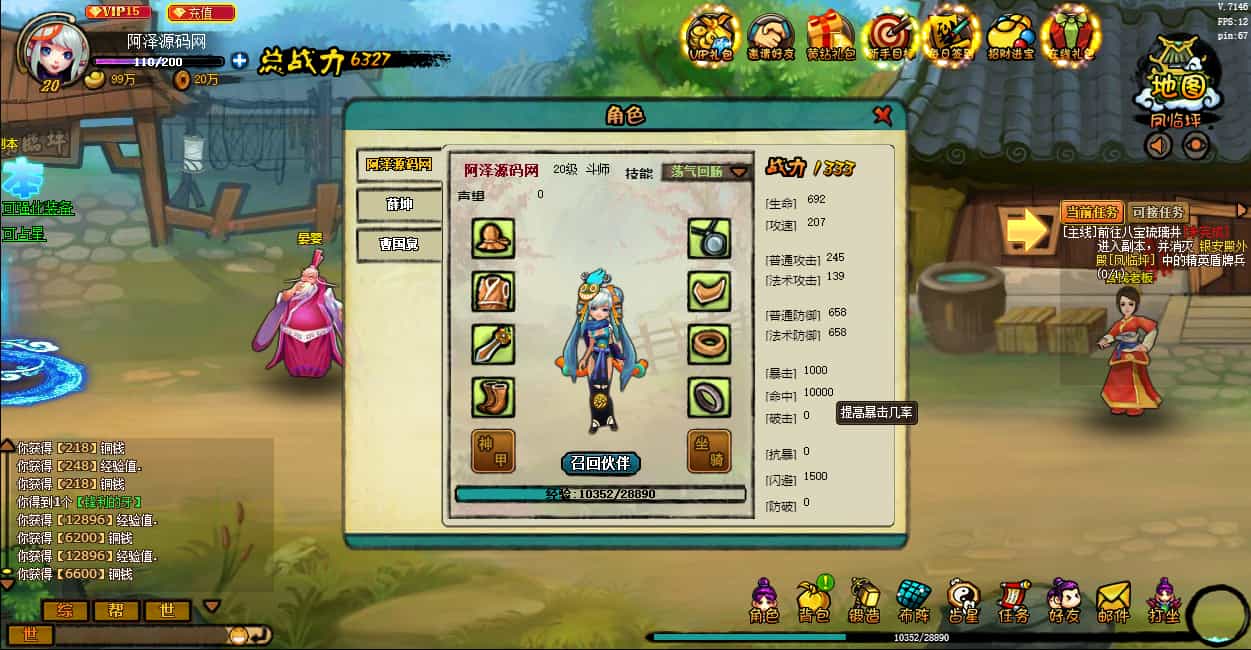This screenshot has width=1251, height=650.
Task: Open the 邮件 mail icon
Action: click(x=1113, y=602)
